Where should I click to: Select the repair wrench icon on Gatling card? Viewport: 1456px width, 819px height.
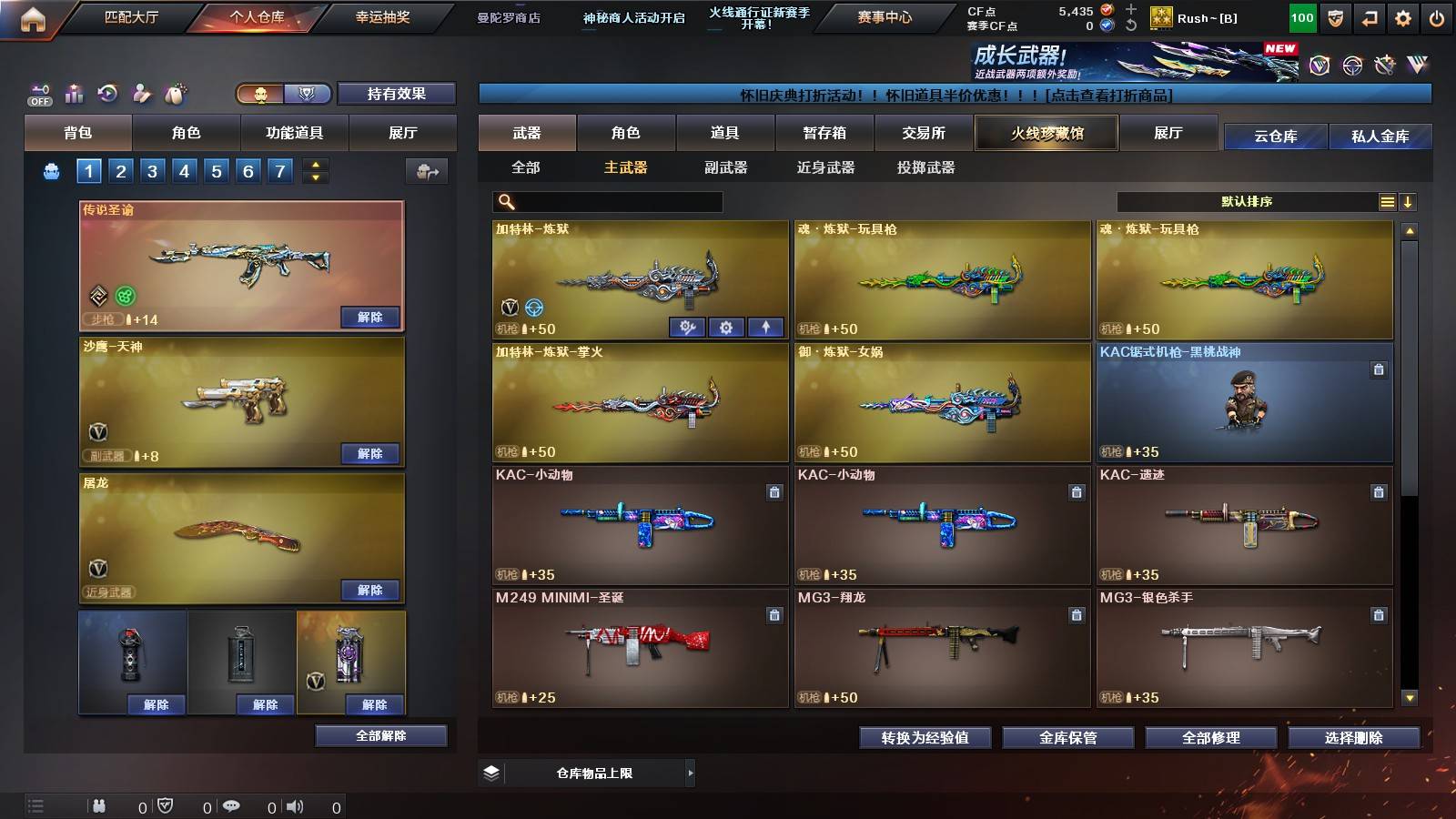687,327
